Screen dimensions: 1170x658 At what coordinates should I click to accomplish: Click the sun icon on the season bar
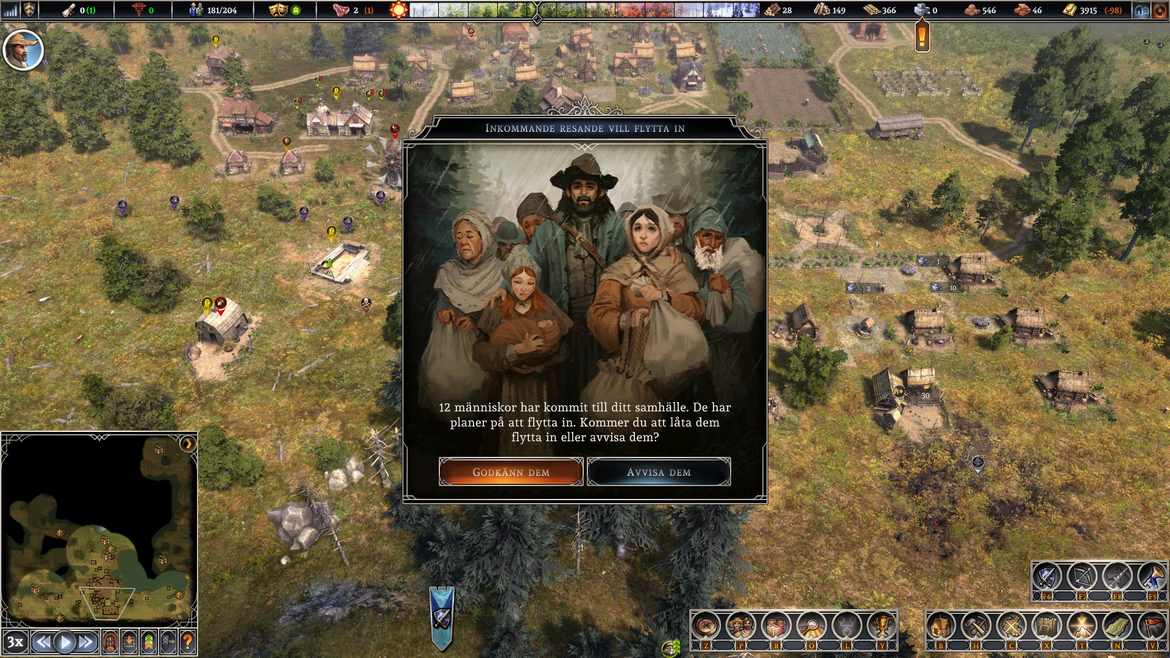pyautogui.click(x=398, y=10)
